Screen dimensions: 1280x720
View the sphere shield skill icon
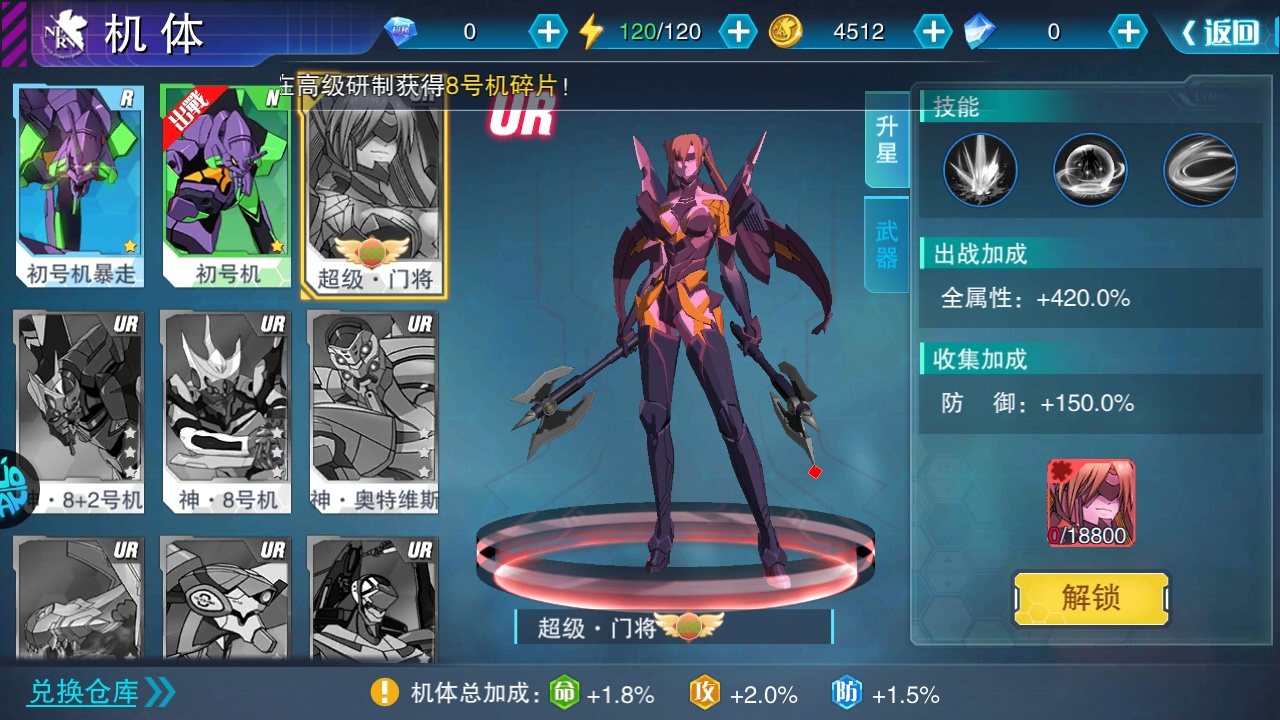point(1090,170)
